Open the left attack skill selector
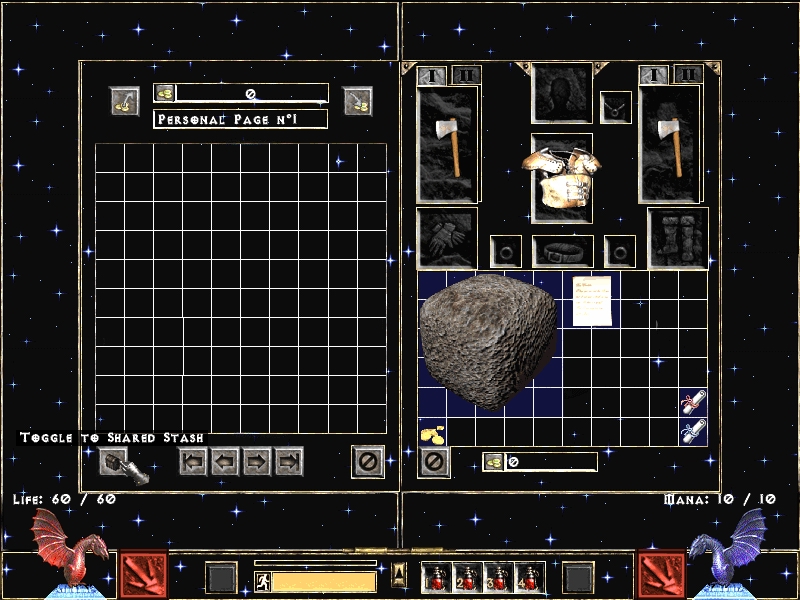The image size is (800, 600). click(144, 575)
